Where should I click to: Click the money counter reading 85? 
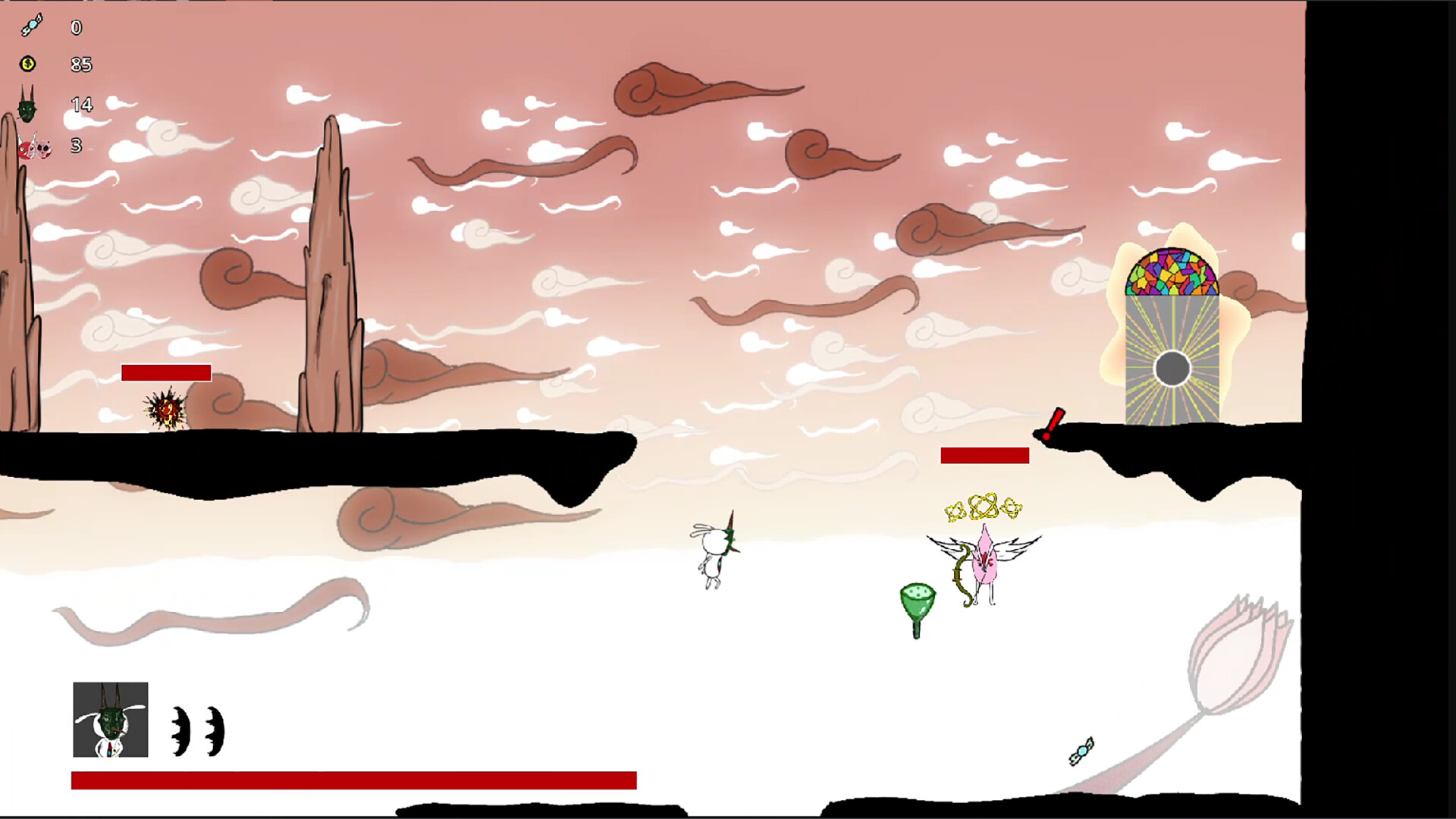pyautogui.click(x=80, y=64)
